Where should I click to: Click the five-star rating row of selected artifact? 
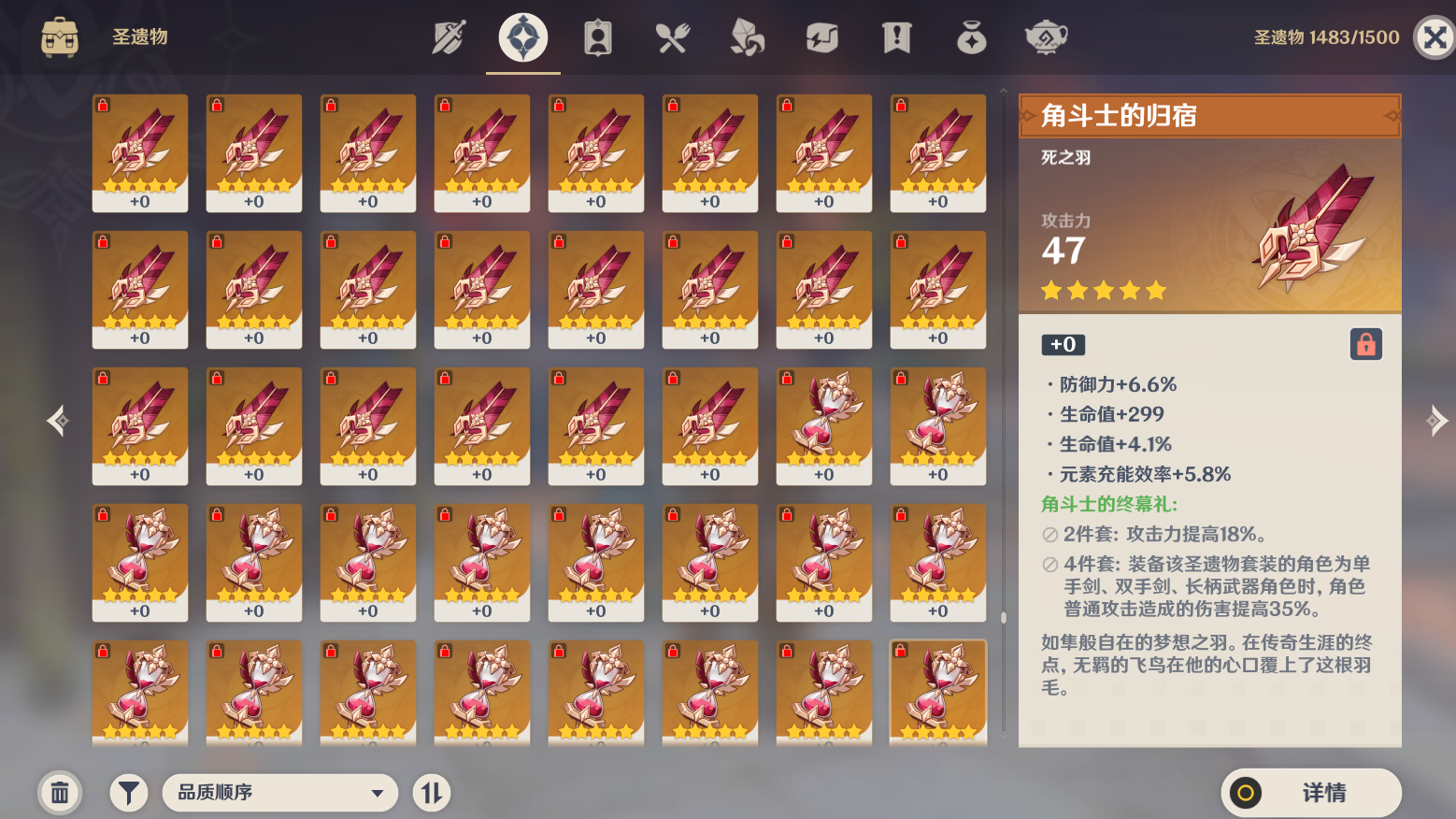(x=1103, y=291)
